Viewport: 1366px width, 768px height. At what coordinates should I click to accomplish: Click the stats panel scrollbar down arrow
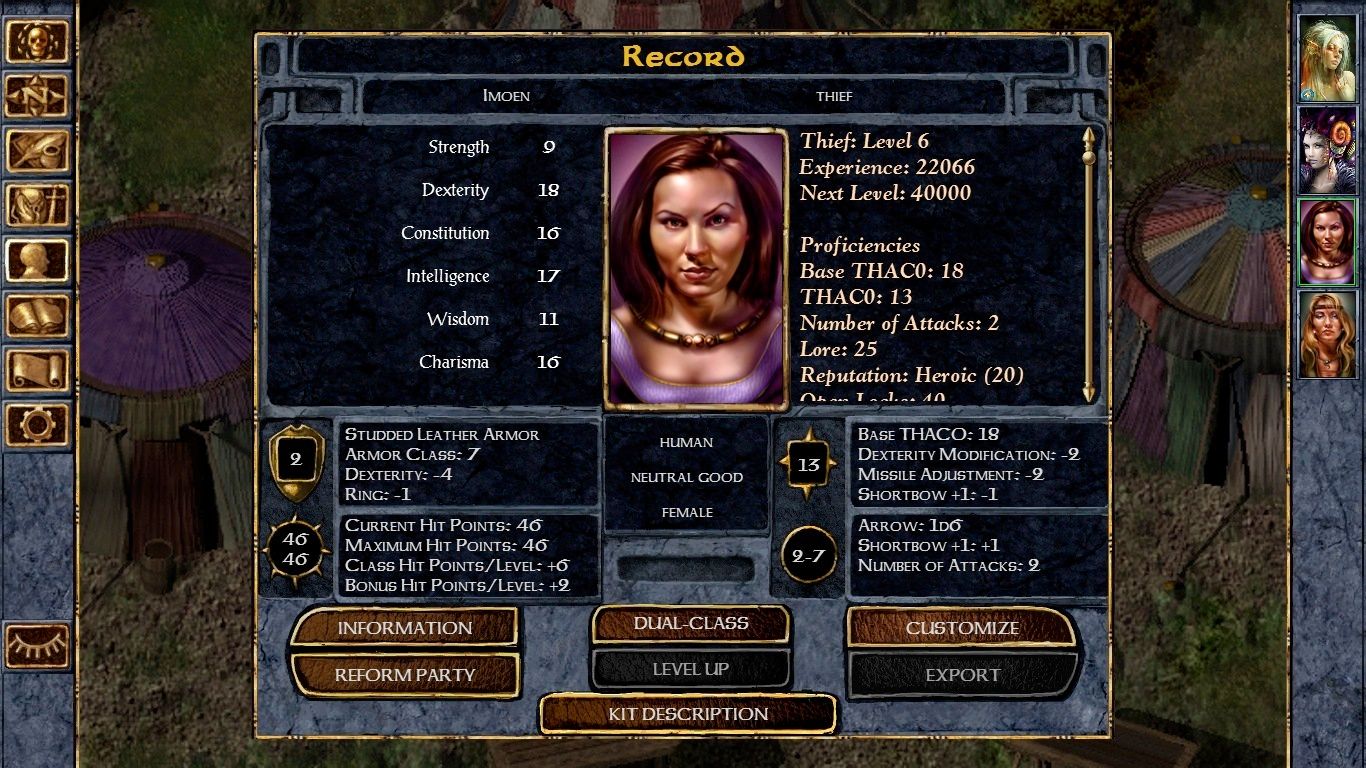1089,393
